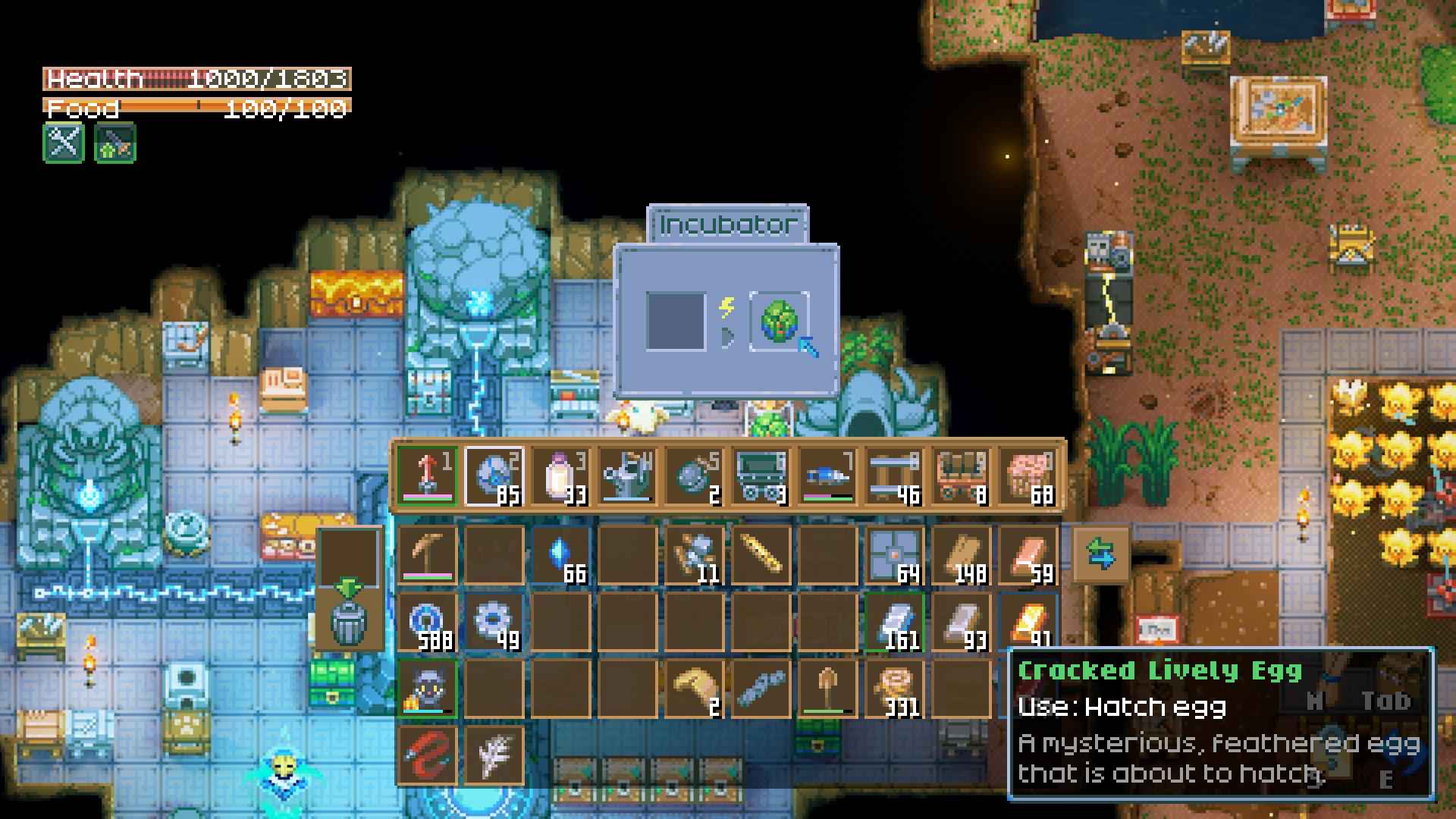Select the green minecart hotbar slot
1456x819 pixels.
point(761,475)
